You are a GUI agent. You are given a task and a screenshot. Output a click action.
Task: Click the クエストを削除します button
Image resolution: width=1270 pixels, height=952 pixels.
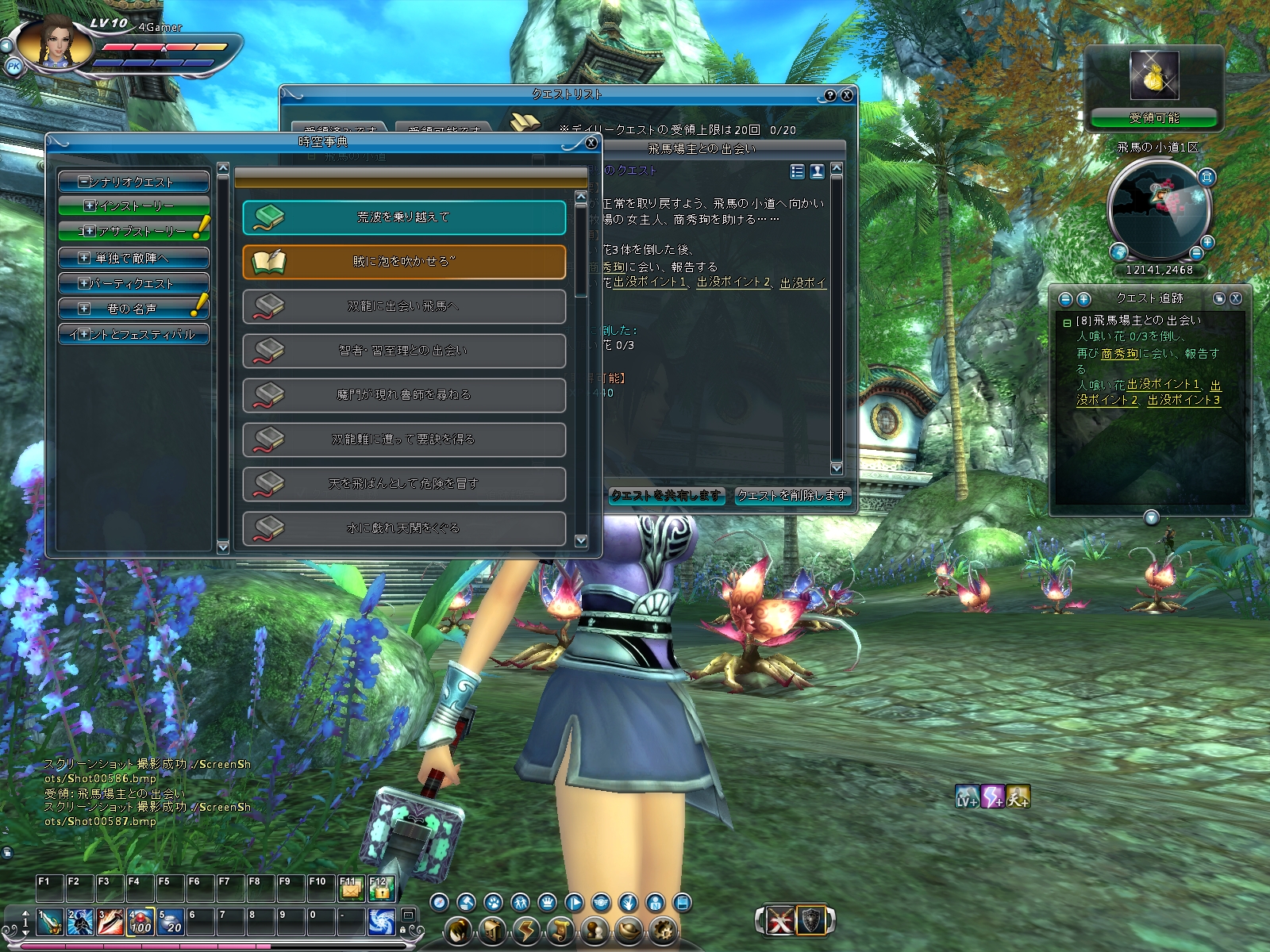point(792,496)
